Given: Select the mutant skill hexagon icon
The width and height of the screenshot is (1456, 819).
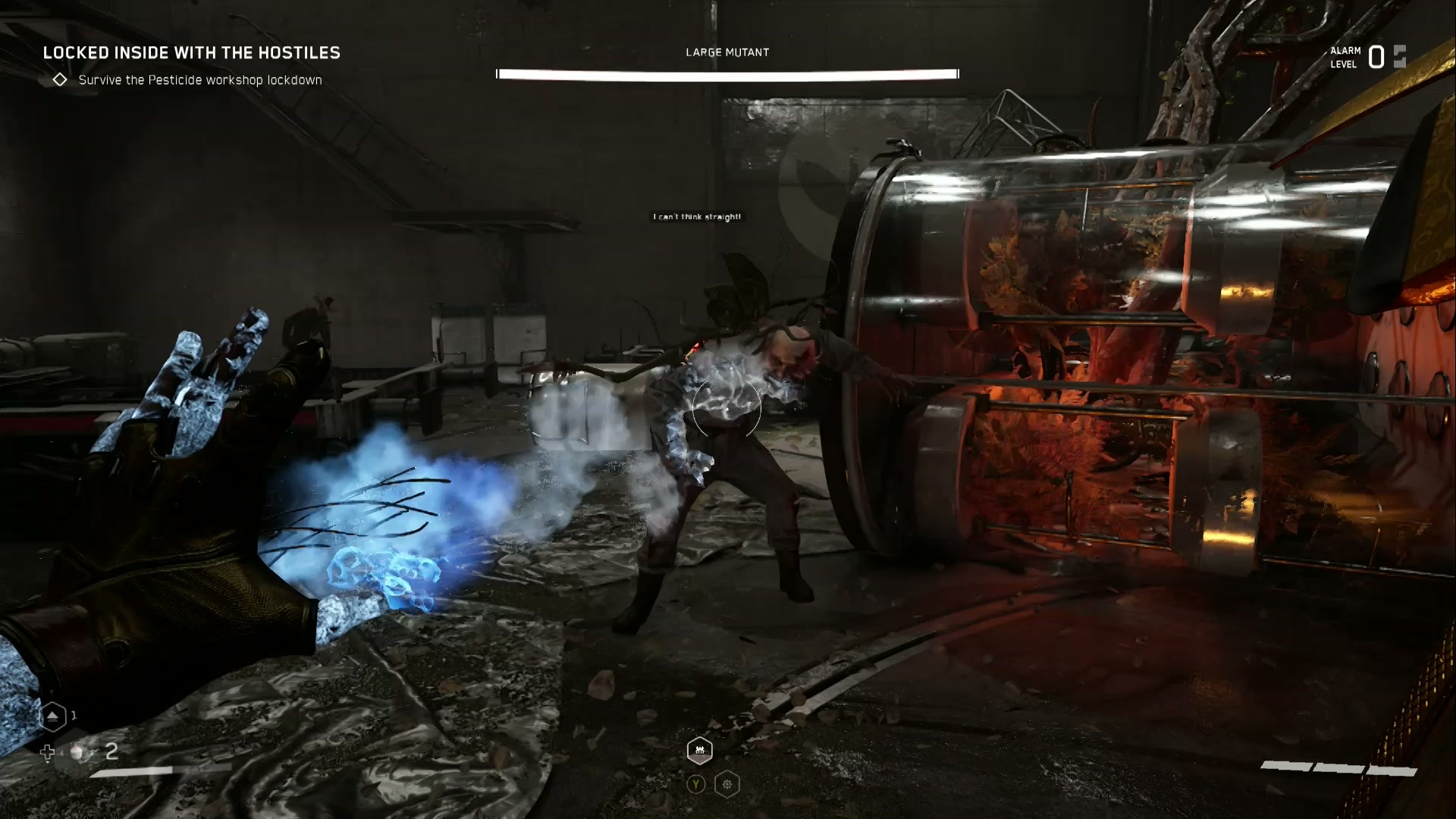Looking at the screenshot, I should [698, 751].
